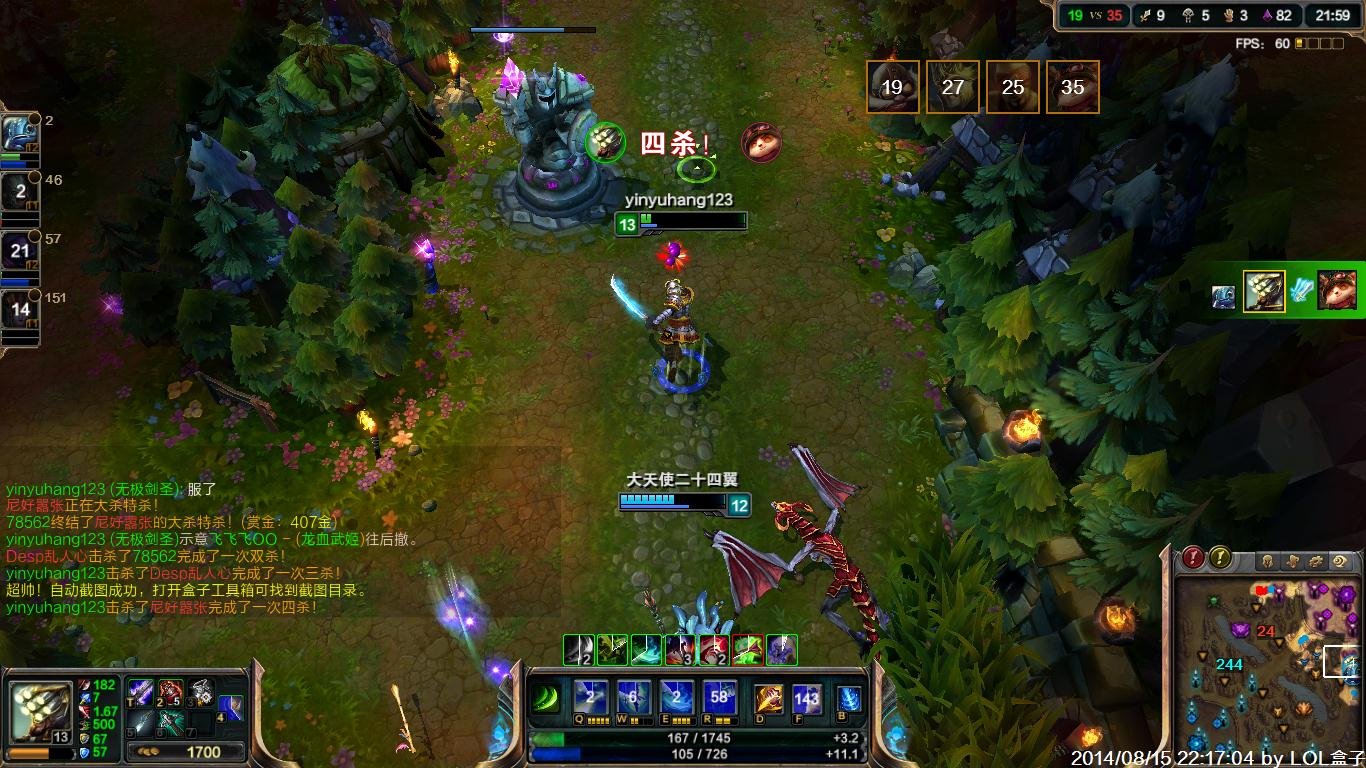The image size is (1366, 768).
Task: Click the green passive ability icon
Action: pyautogui.click(x=546, y=698)
